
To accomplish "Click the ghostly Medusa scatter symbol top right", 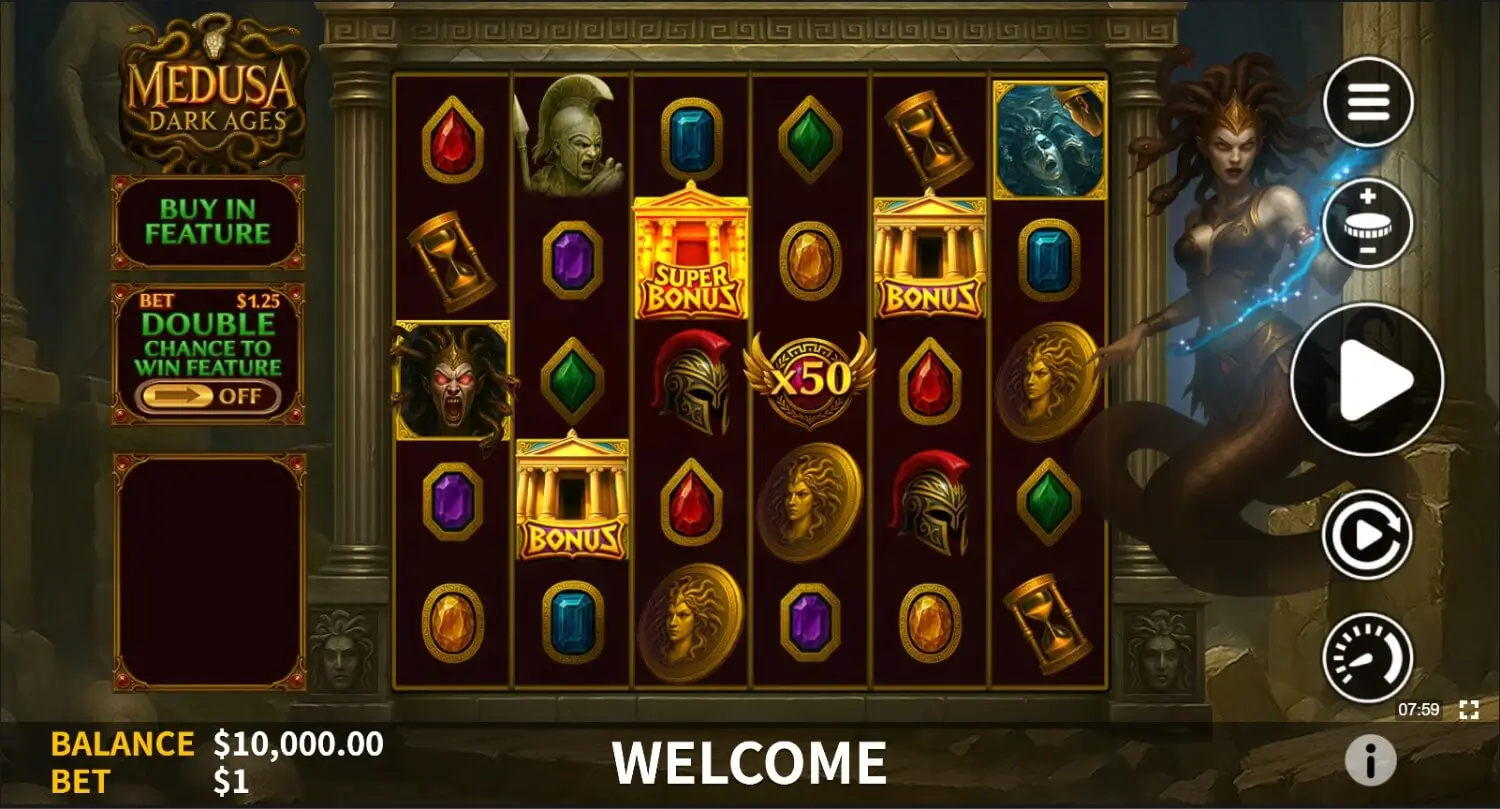I will coord(1050,135).
